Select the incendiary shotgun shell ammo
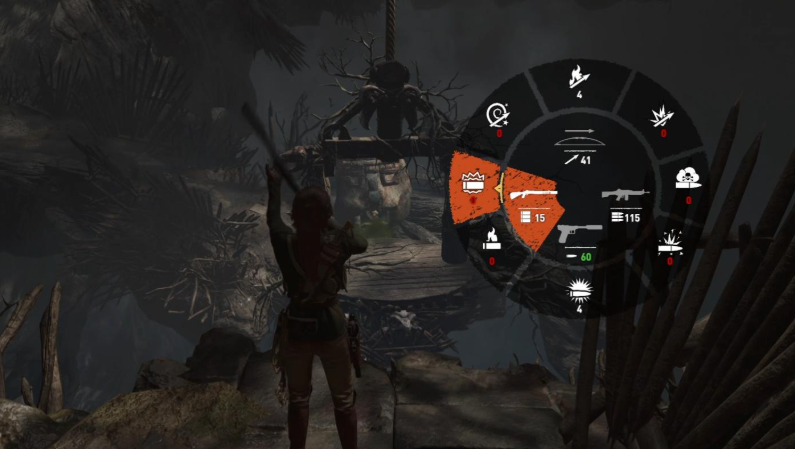Viewport: 795px width, 449px height. click(492, 240)
